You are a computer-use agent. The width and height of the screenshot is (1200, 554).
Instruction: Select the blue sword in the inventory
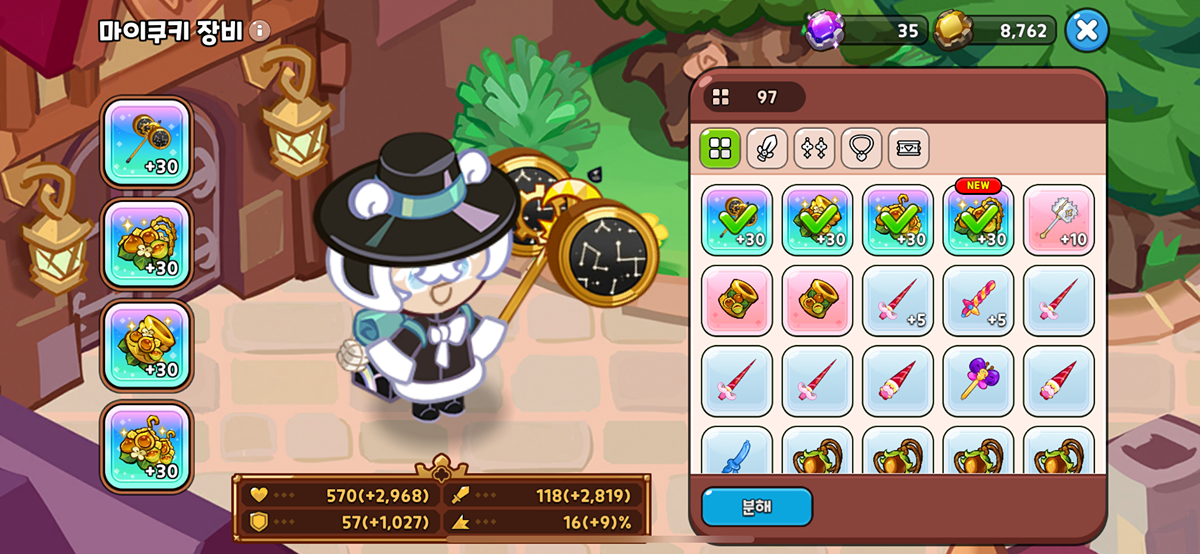pos(737,452)
